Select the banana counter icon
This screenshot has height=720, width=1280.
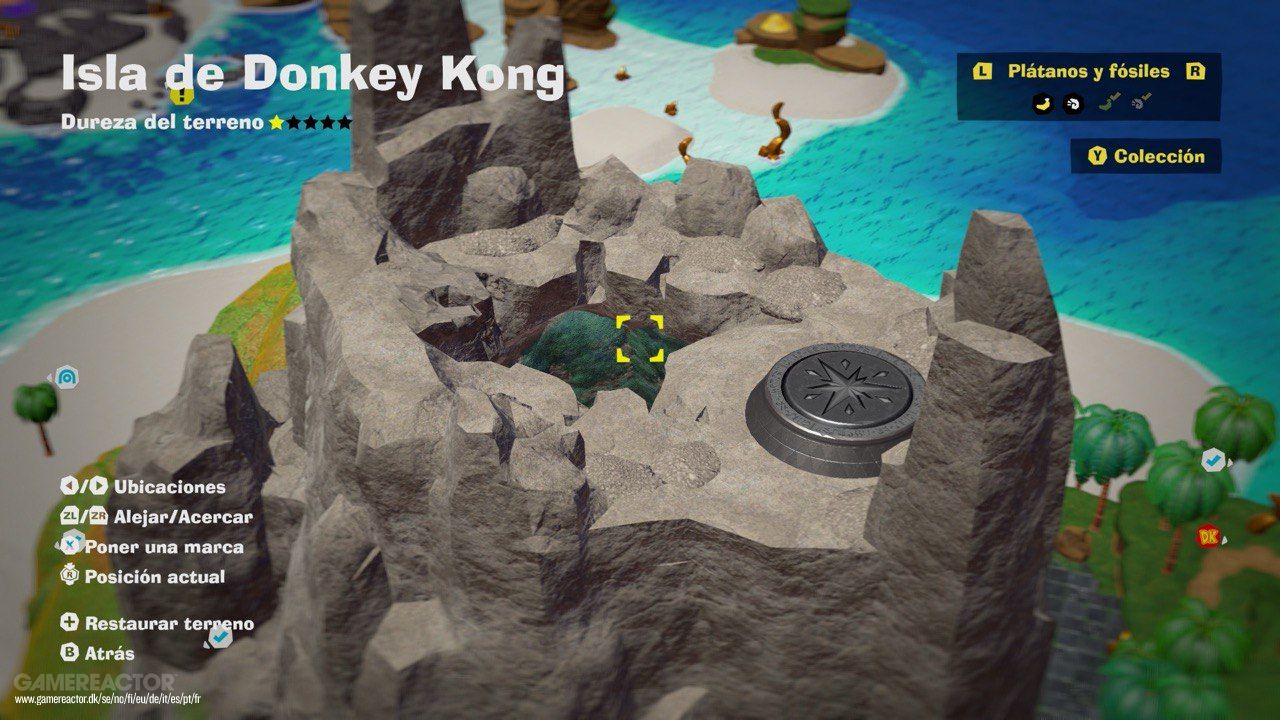(1043, 104)
